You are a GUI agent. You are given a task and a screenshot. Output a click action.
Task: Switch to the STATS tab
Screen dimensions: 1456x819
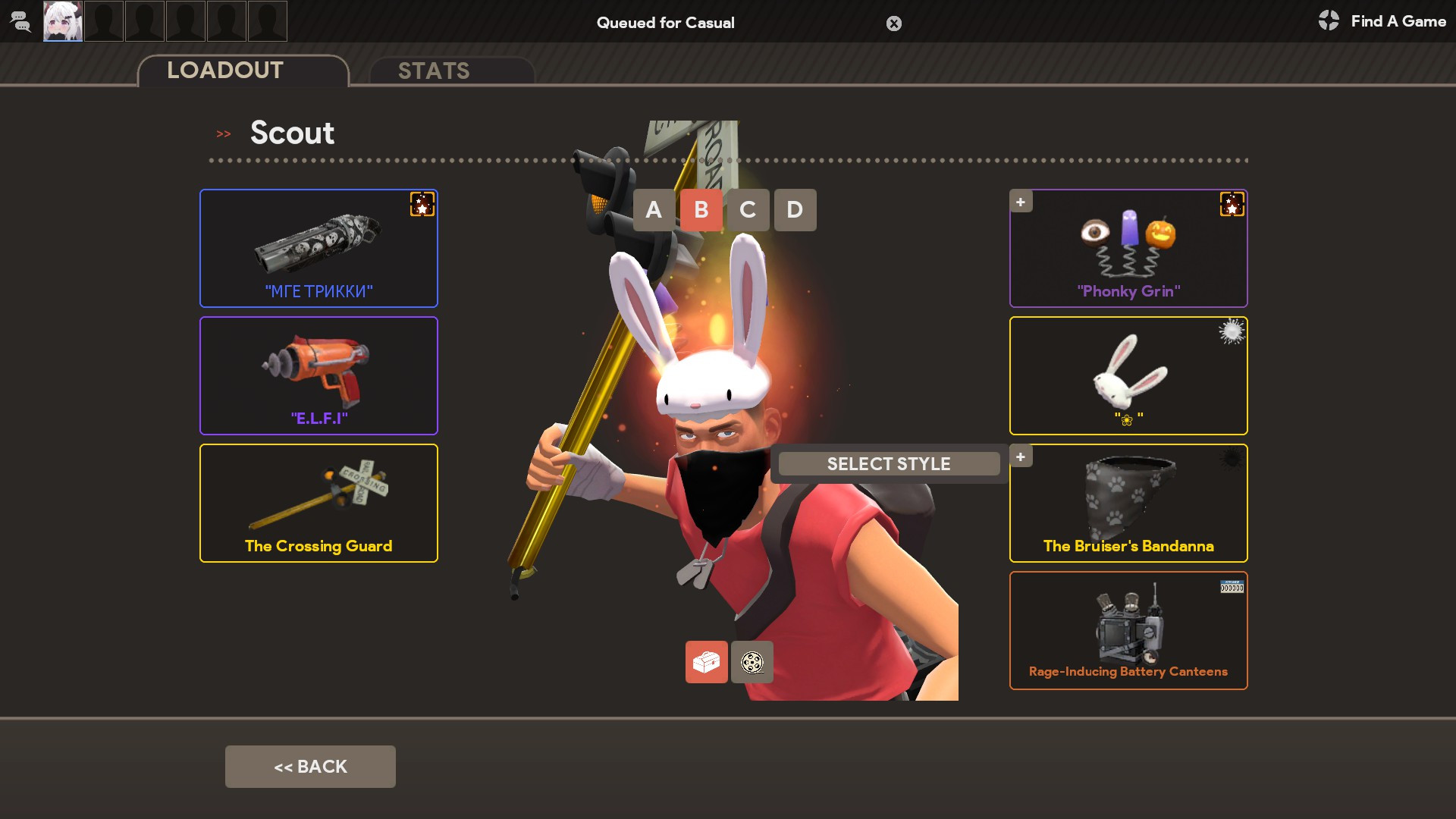[434, 71]
